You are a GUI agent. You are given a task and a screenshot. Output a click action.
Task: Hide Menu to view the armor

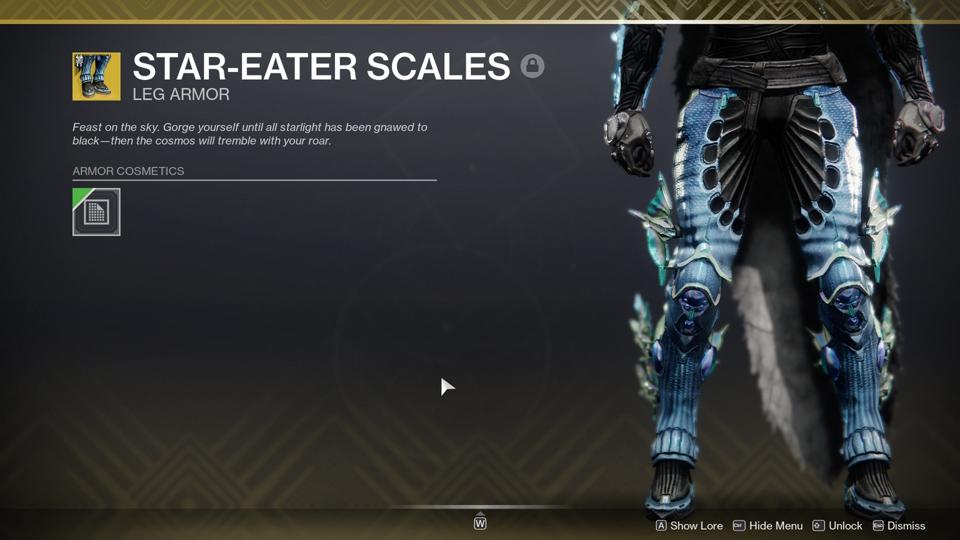pos(768,526)
